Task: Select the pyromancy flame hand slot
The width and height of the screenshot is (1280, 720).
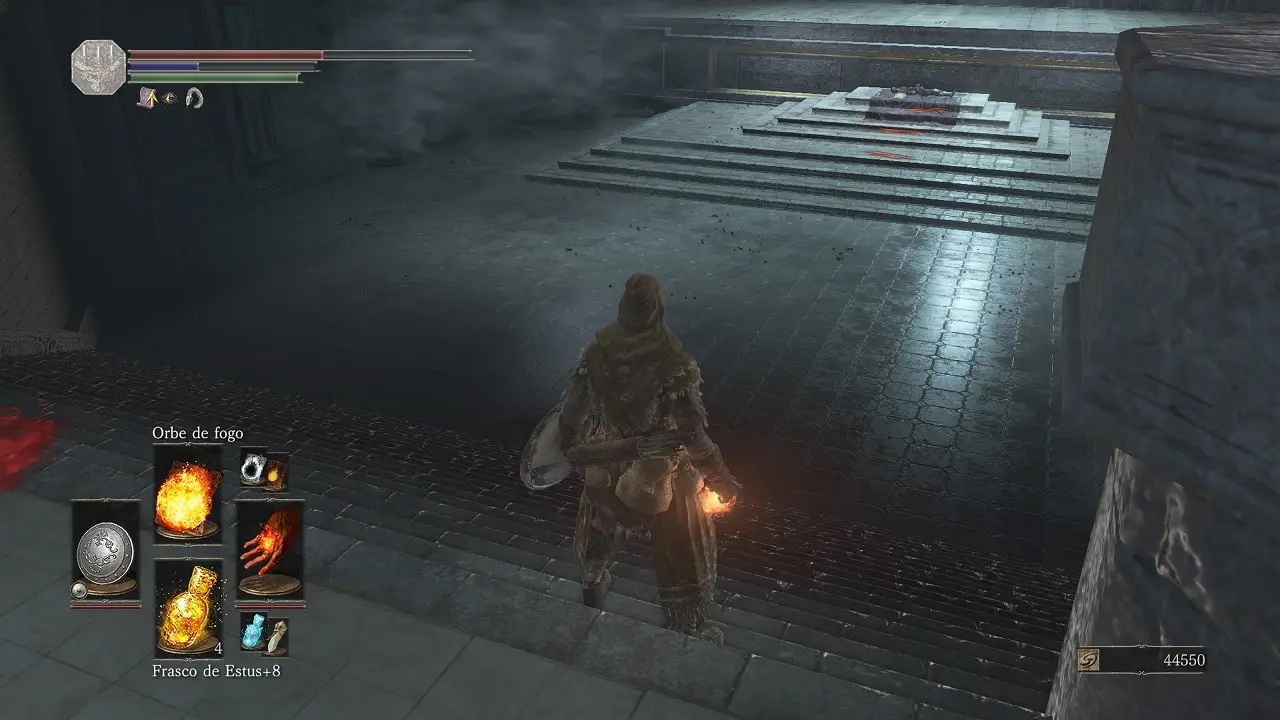Action: point(270,551)
